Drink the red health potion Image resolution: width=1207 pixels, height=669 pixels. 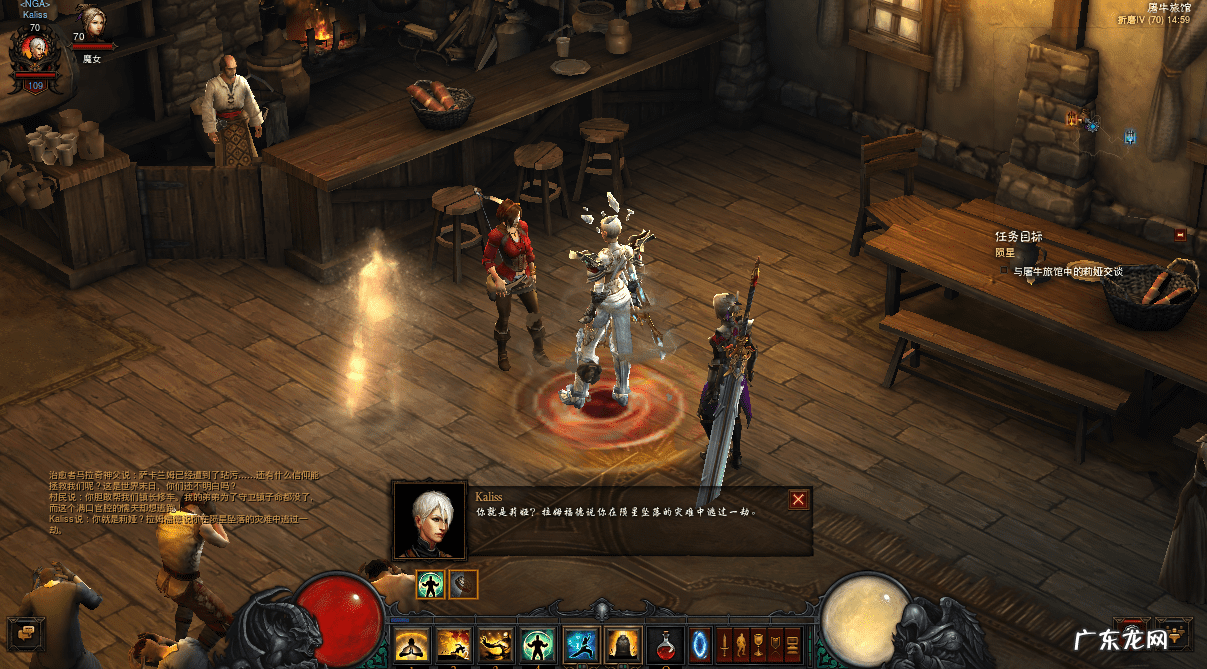[666, 643]
